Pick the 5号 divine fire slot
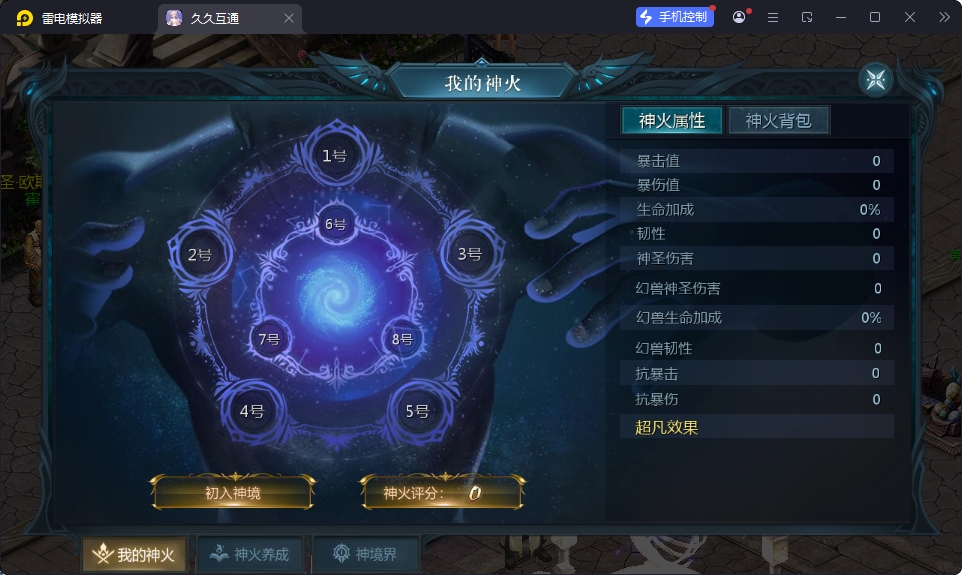This screenshot has height=575, width=962. pos(417,410)
